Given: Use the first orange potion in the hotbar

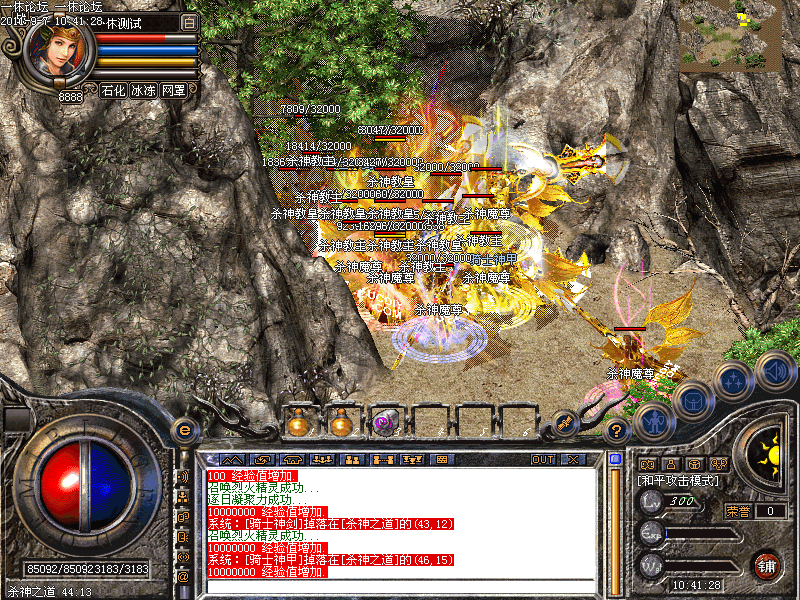Looking at the screenshot, I should coord(297,423).
